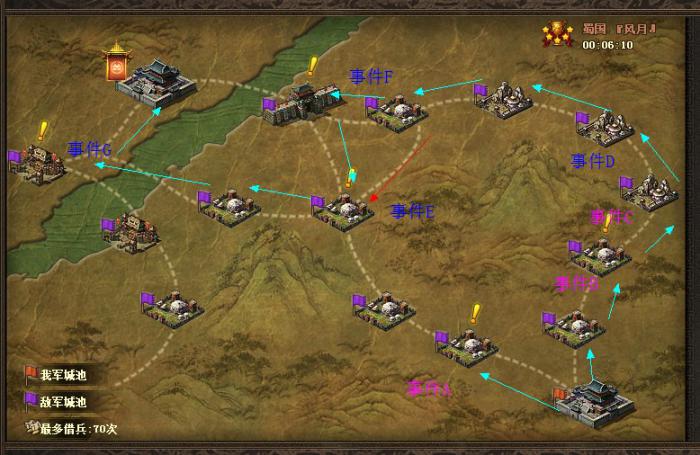Select the allied city with the orange flag

[595, 398]
